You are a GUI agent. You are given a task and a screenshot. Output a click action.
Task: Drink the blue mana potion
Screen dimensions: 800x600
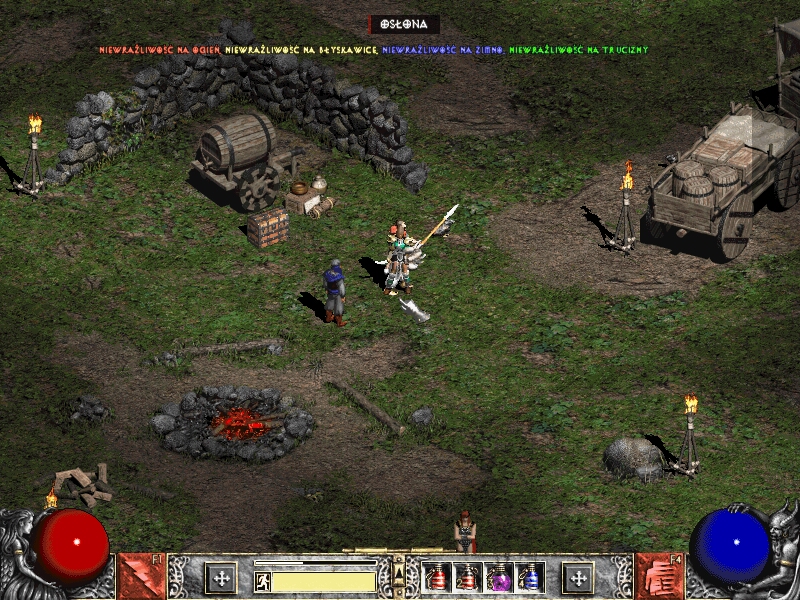530,577
